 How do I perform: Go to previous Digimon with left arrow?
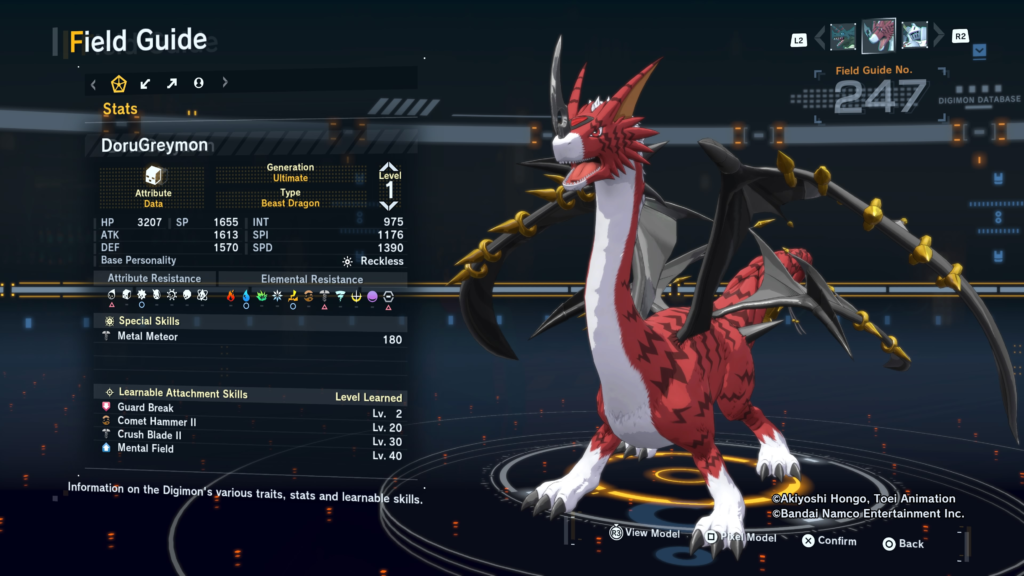(x=821, y=38)
